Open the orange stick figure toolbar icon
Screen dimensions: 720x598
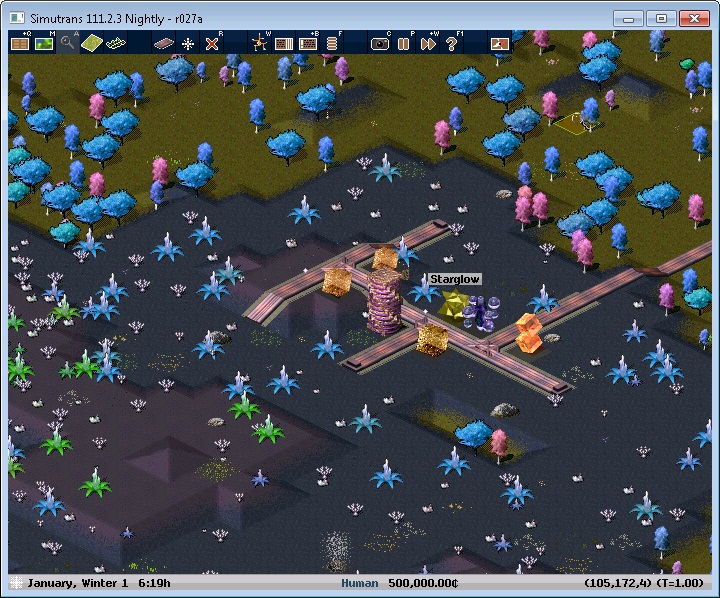[260, 43]
